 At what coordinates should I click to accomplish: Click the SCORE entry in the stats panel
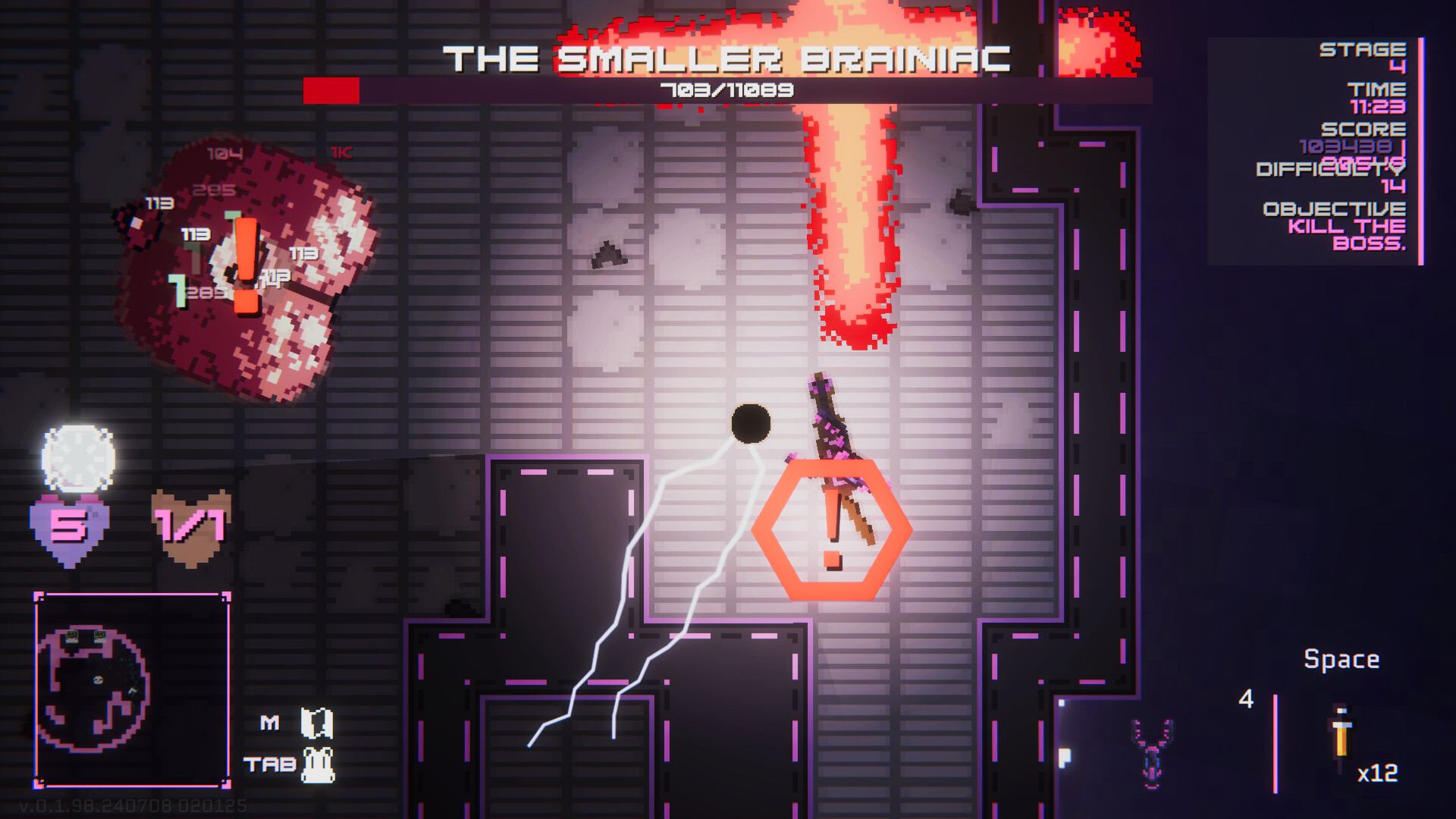(x=1363, y=130)
